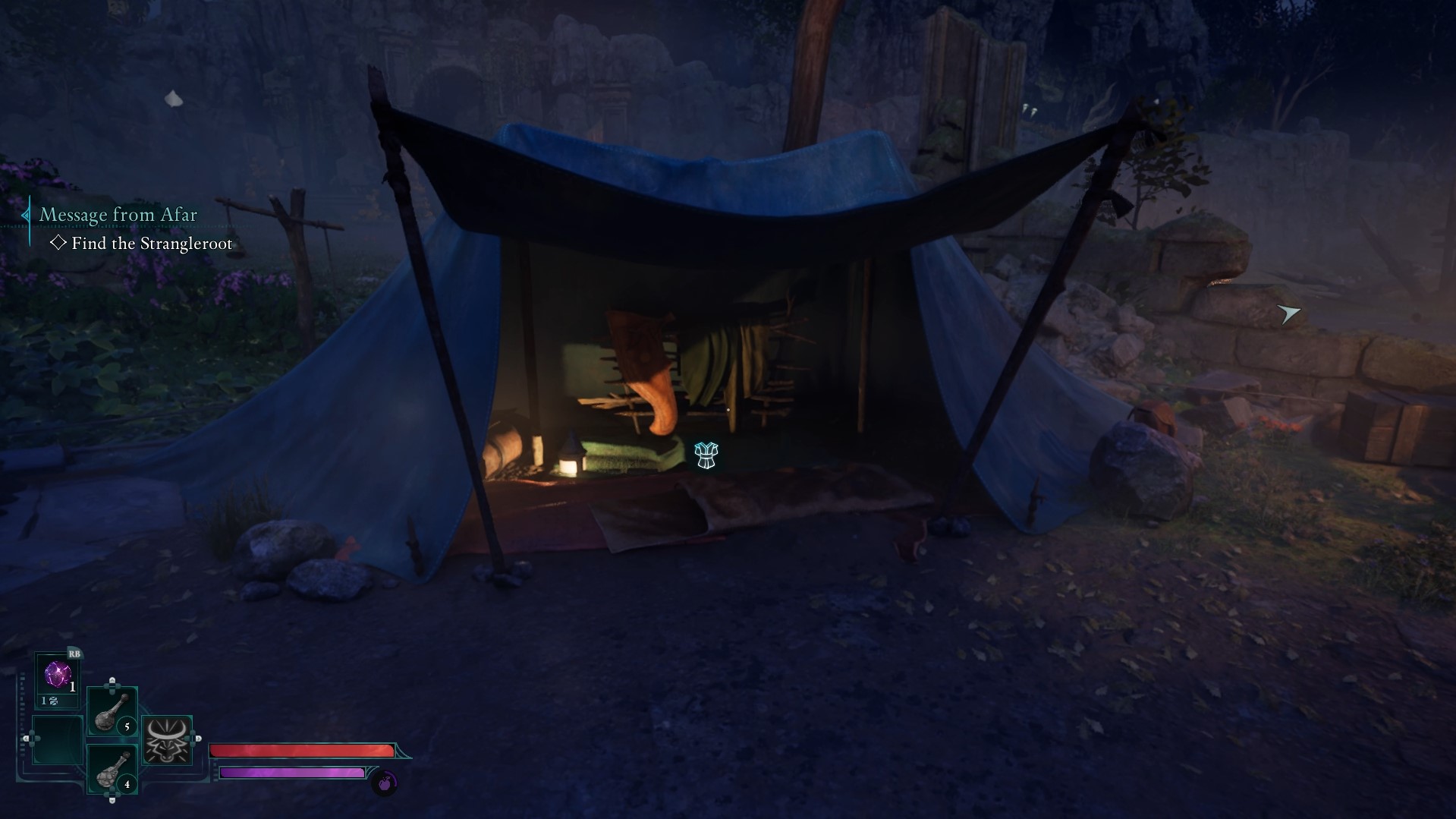Pick up the glowing armor tunic in the tent
The height and width of the screenshot is (819, 1456).
coord(706,455)
